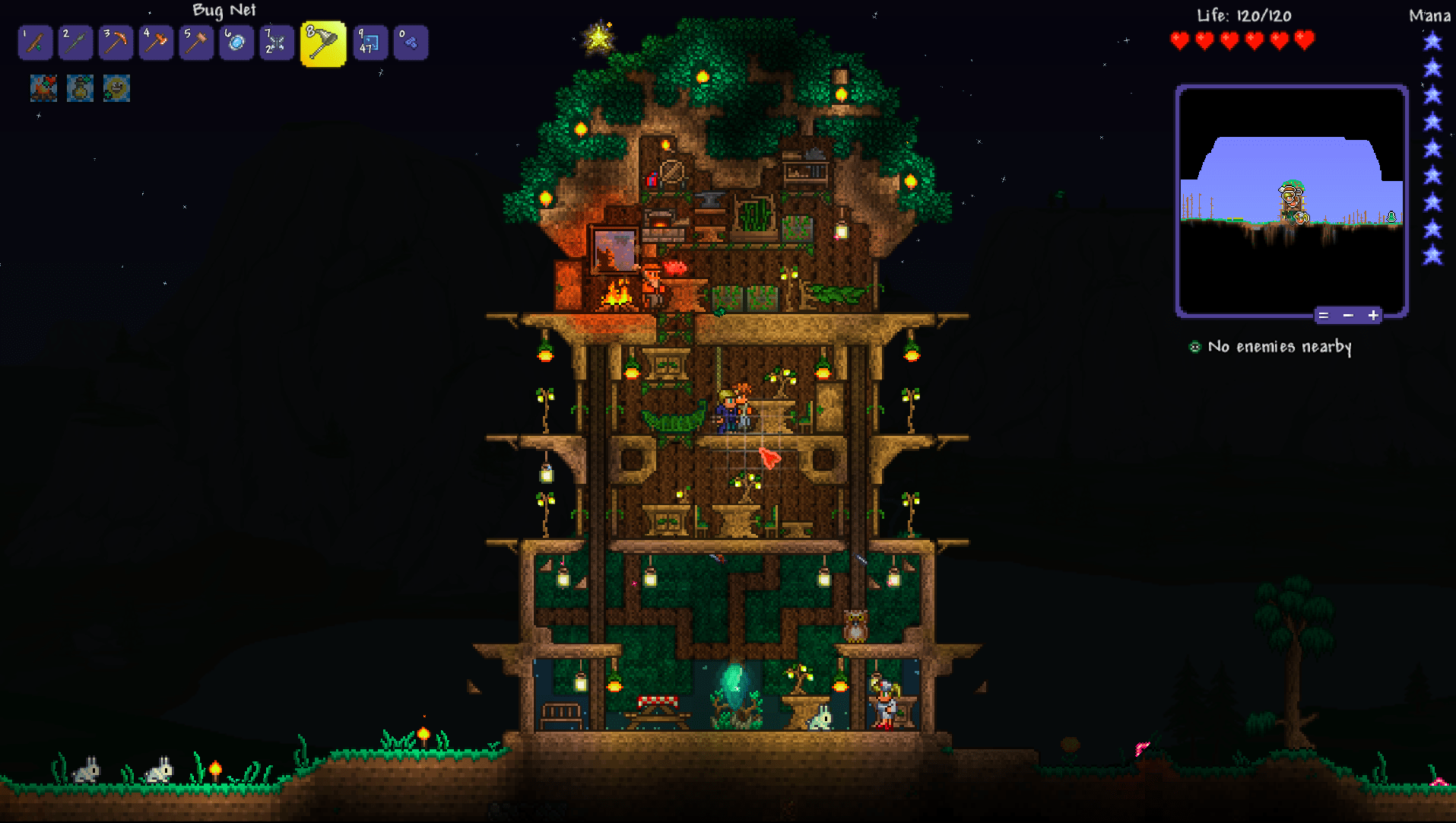Choose the blue item in hotbar slot 0

coord(411,43)
